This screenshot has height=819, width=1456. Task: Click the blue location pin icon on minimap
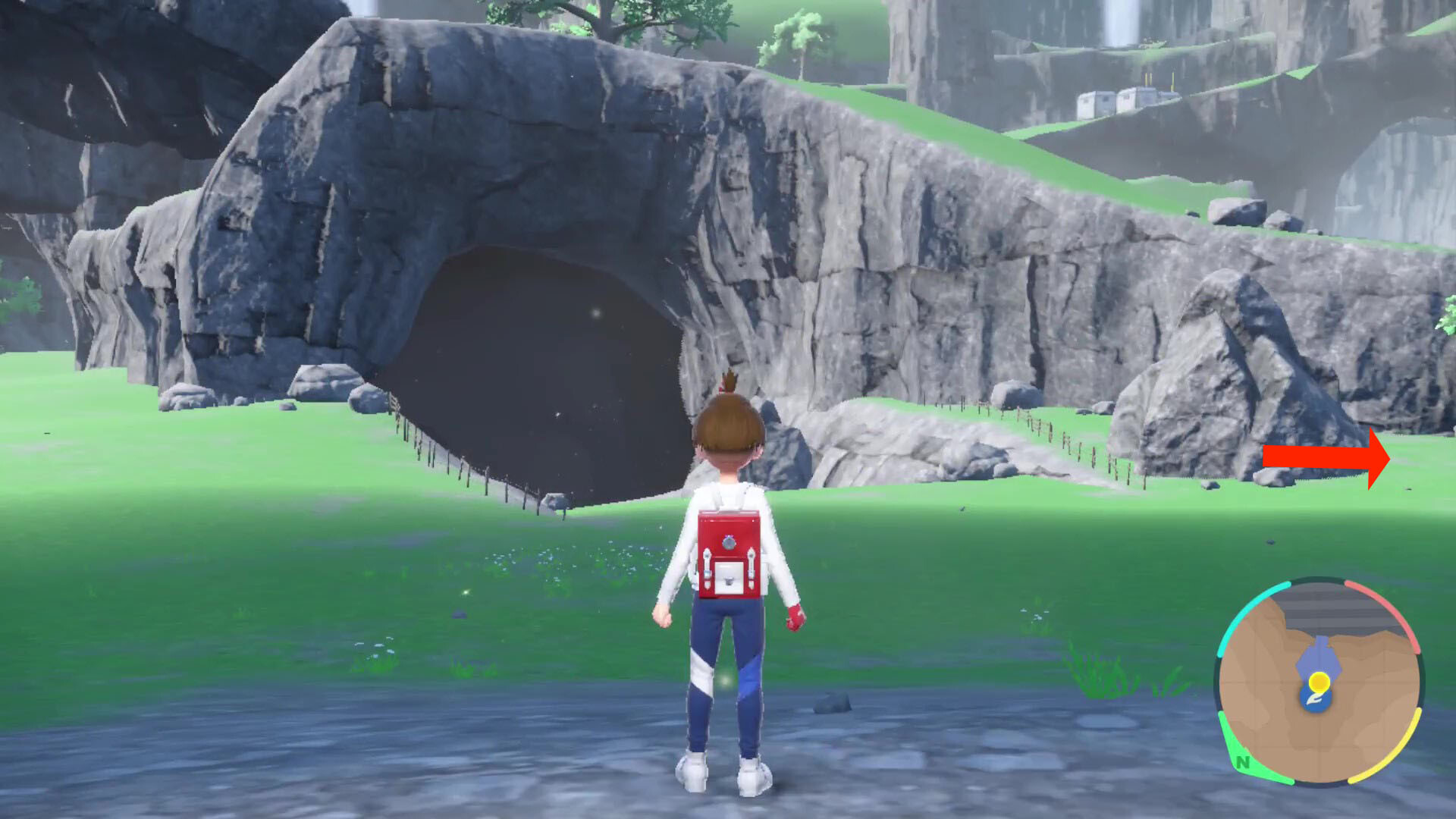coord(1316,699)
